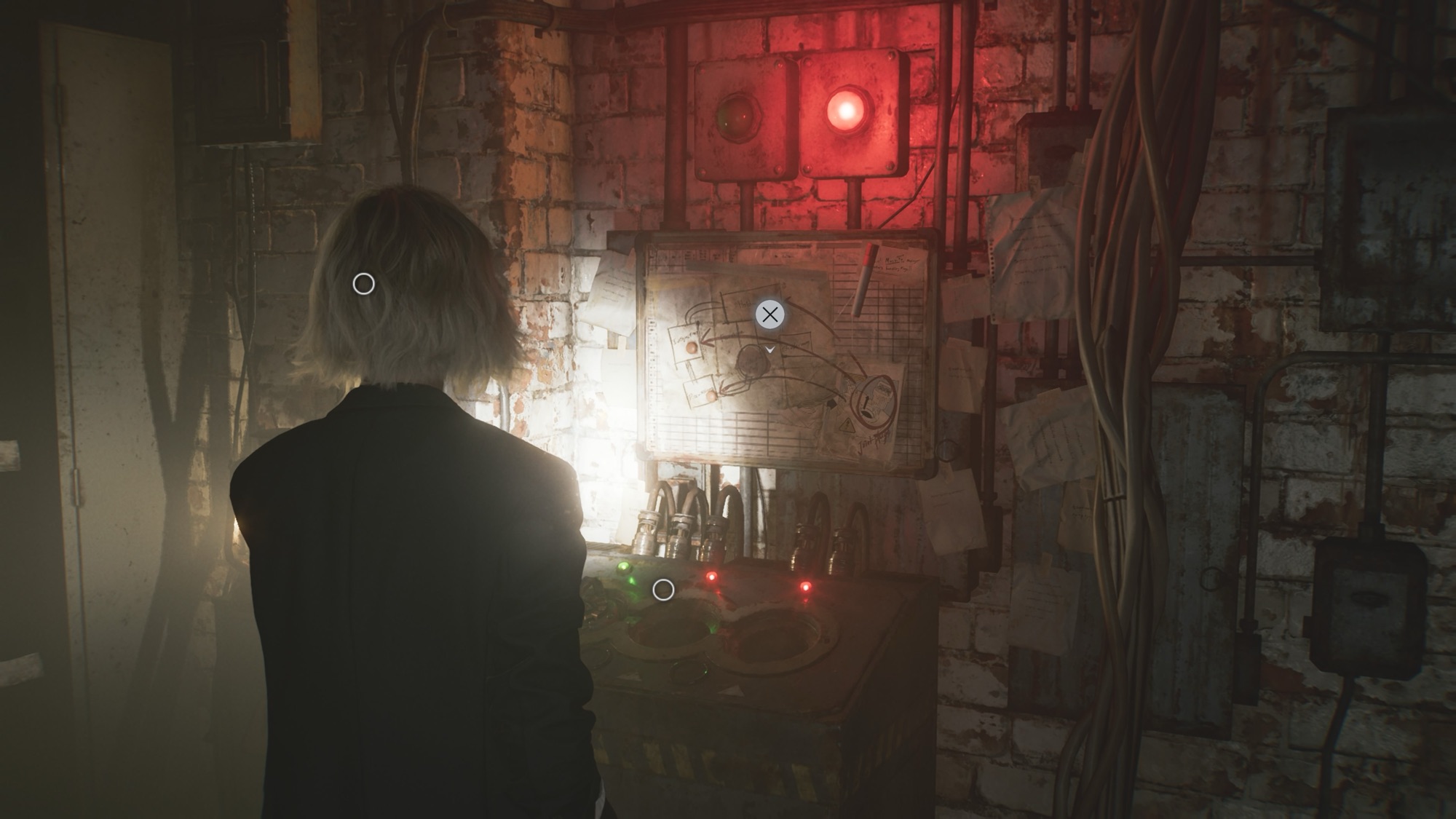Select the circle marker beside the character's head

pos(363,284)
